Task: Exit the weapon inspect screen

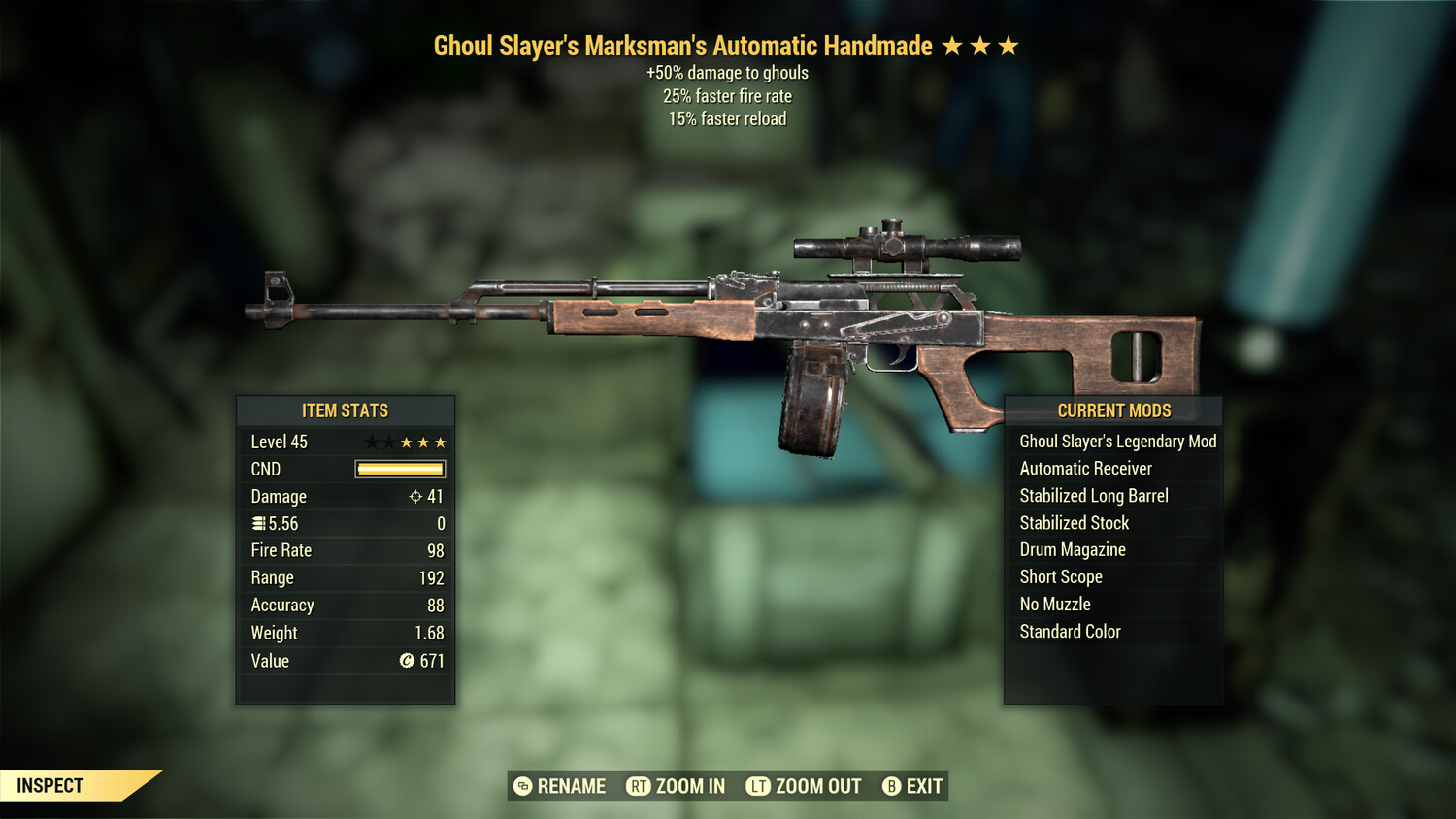Action: click(x=912, y=786)
